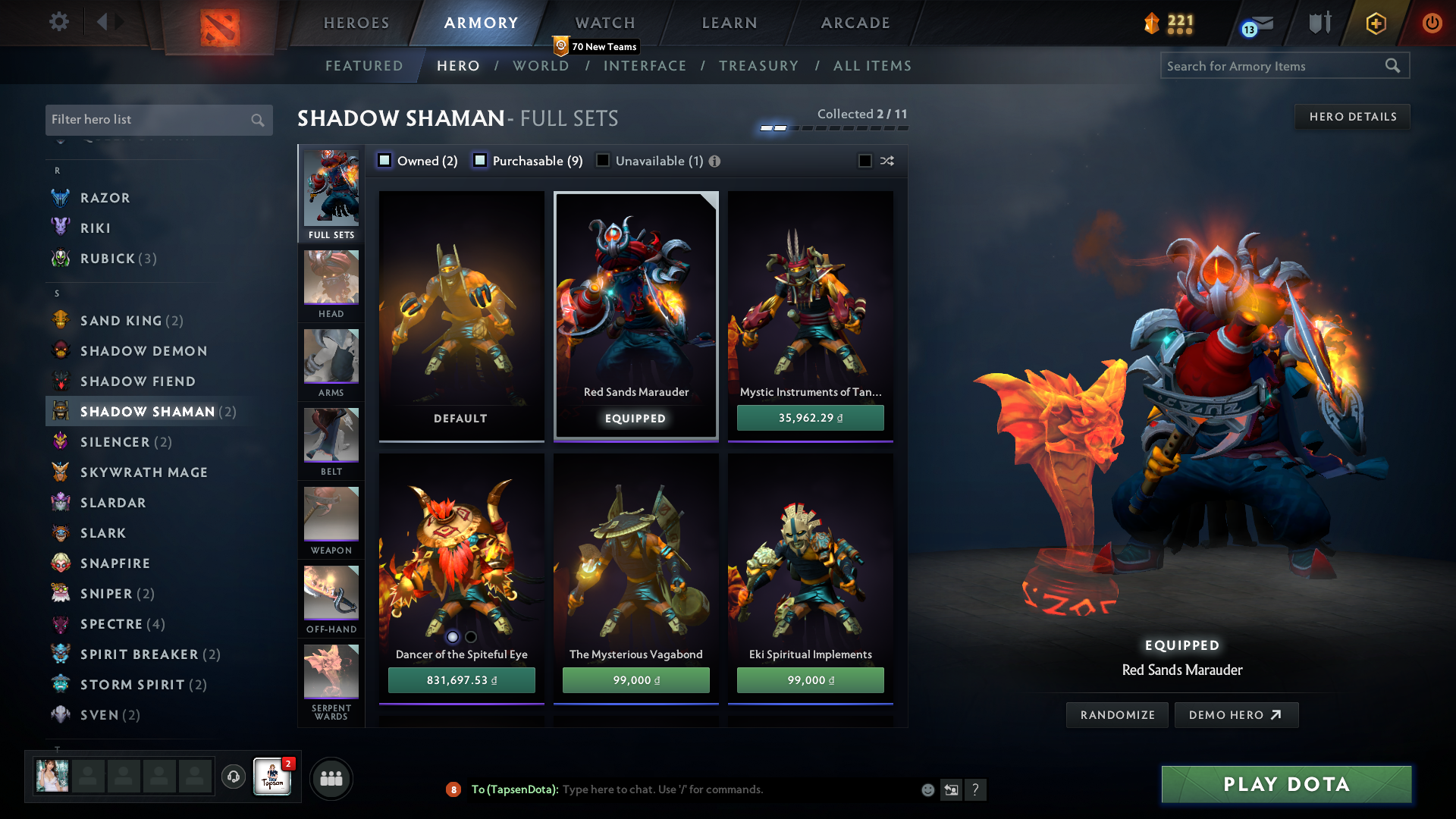Enable the Purchasable (9) filter
The image size is (1456, 819).
point(479,161)
